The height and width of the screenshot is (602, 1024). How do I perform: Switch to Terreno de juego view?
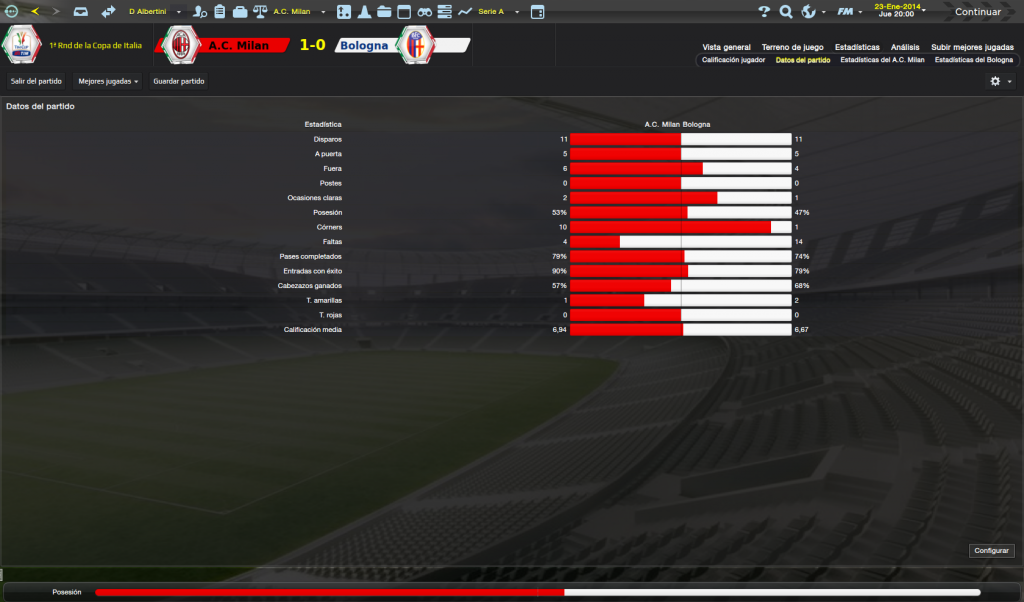(792, 47)
